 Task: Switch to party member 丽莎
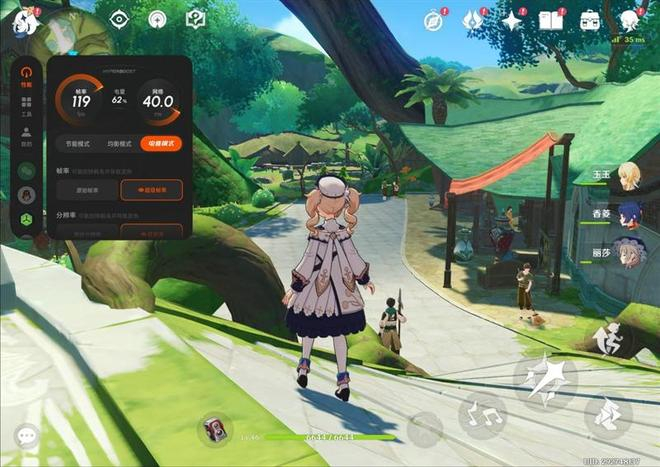point(629,251)
